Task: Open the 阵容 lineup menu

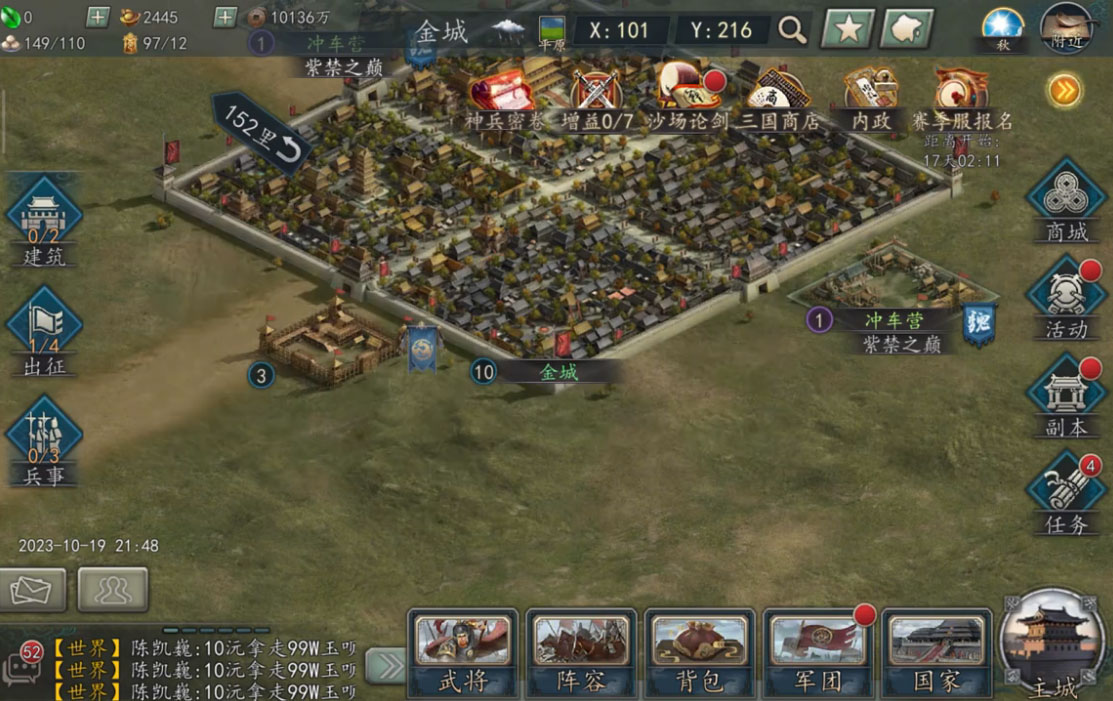Action: click(581, 652)
